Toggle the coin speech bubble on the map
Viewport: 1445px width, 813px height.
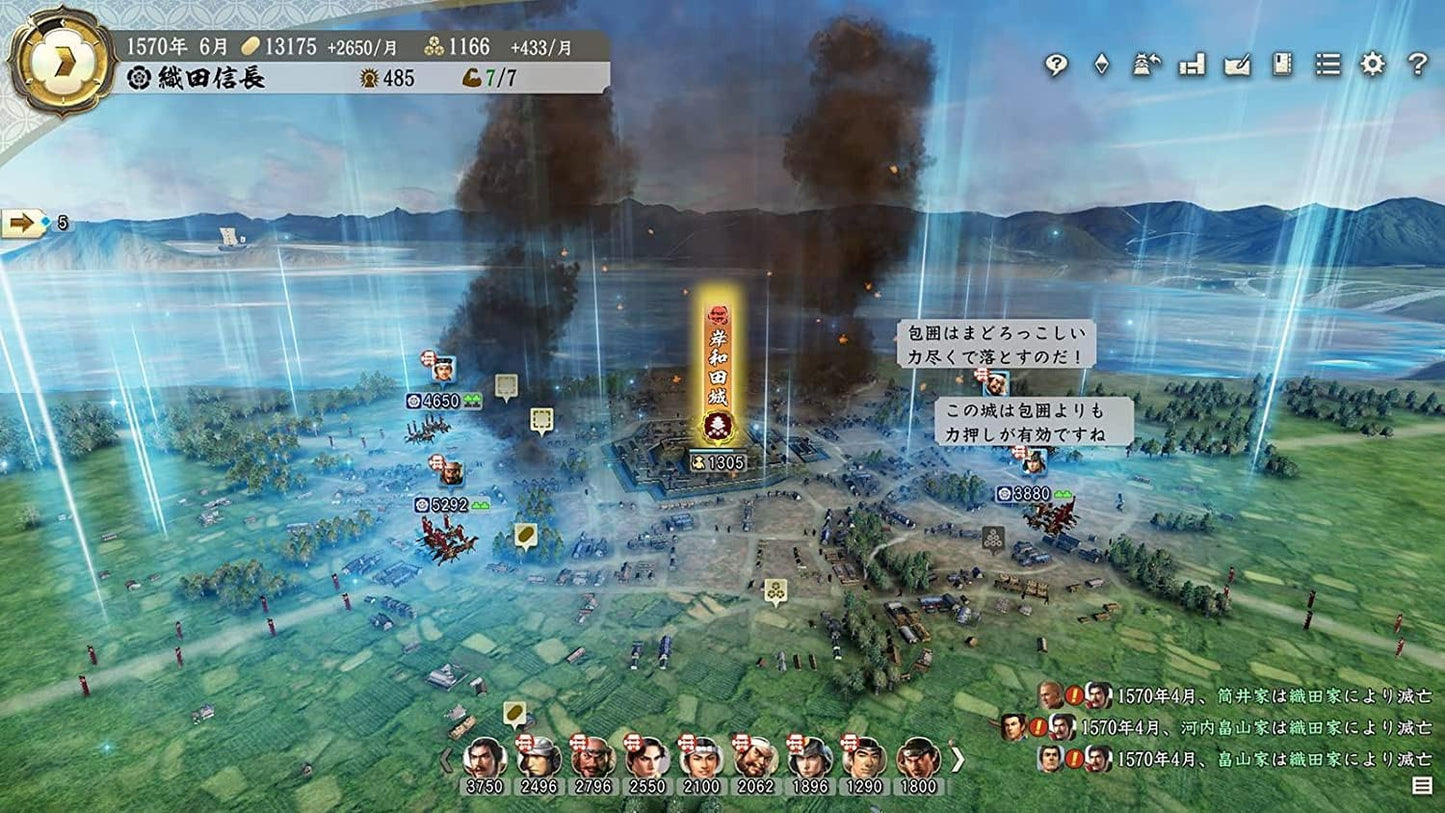pyautogui.click(x=526, y=535)
